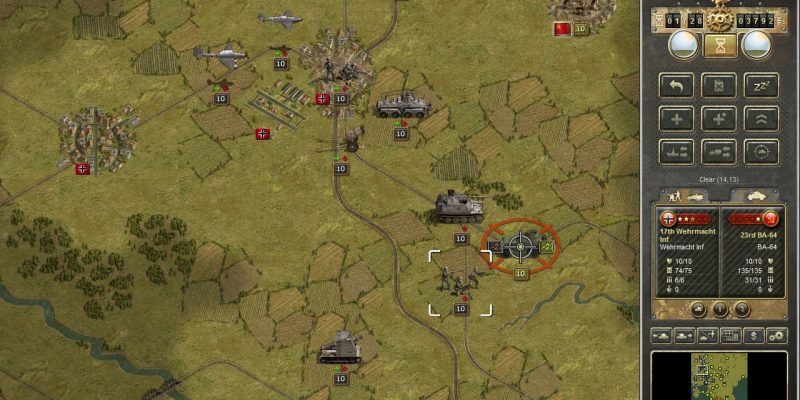Upgrade the unit with the double-chevron button
Screen dimensions: 800x400
[762, 119]
